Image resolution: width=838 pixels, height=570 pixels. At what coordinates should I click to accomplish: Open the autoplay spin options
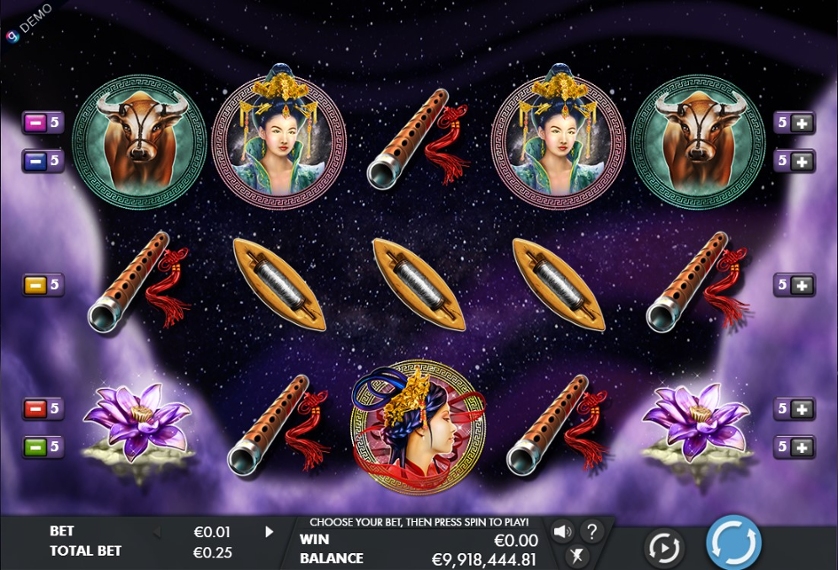(664, 547)
